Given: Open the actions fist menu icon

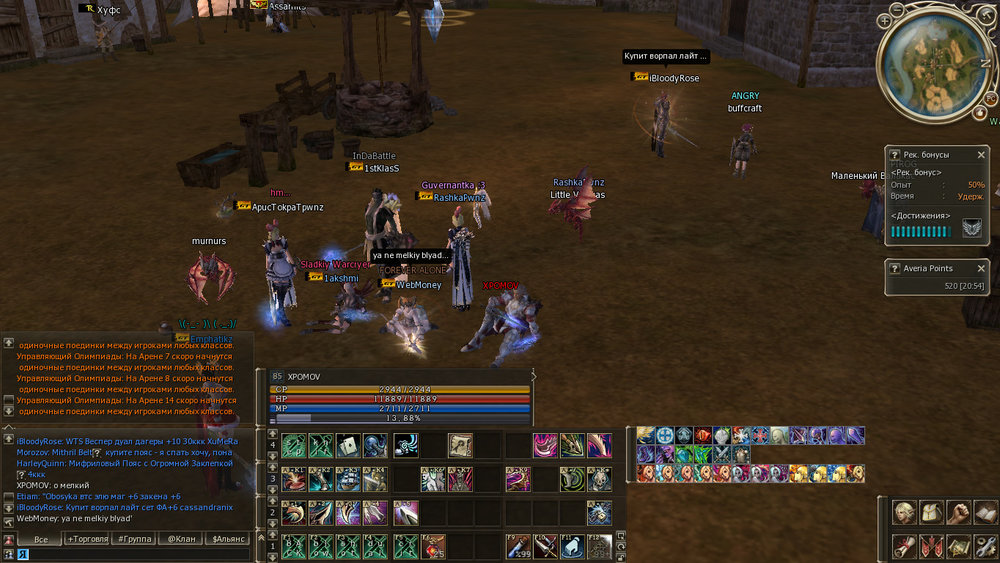Looking at the screenshot, I should [x=959, y=514].
